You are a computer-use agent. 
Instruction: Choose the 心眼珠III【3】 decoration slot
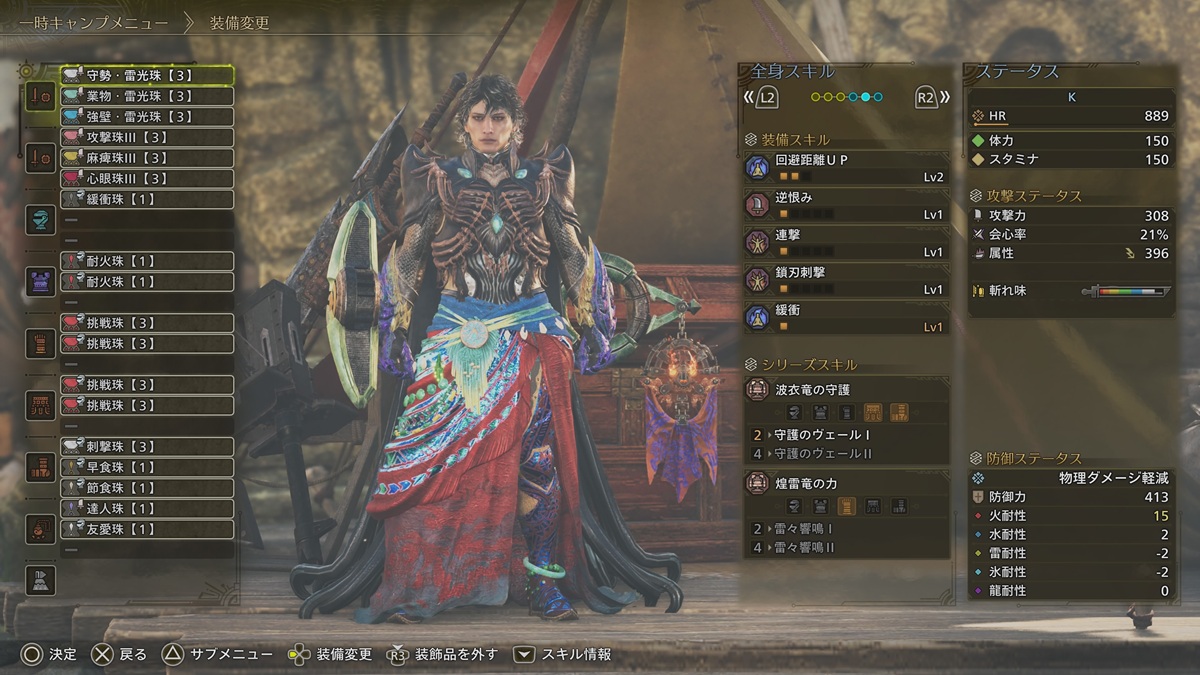(147, 179)
